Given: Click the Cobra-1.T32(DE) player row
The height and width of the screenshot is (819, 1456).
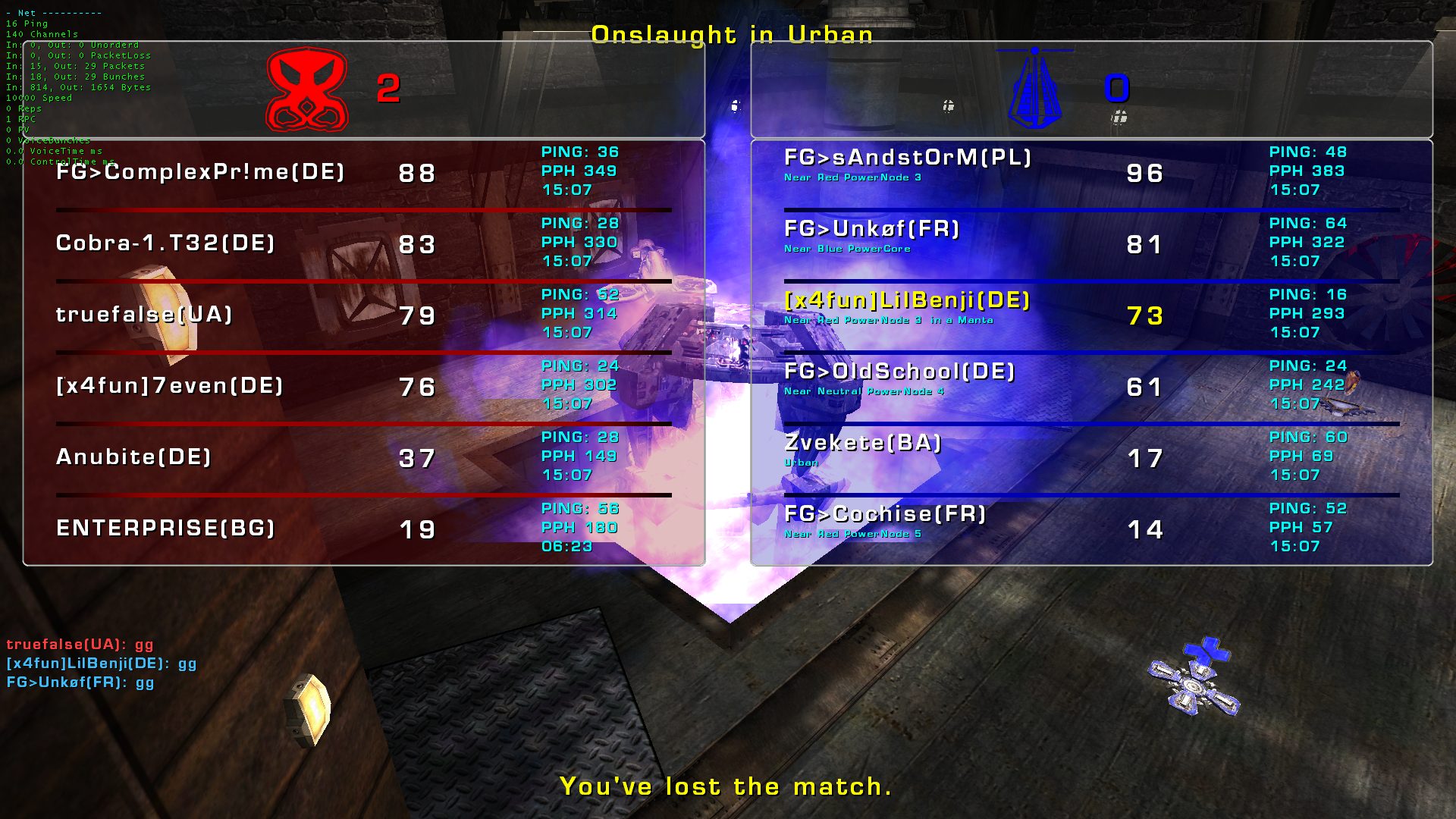Looking at the screenshot, I should pyautogui.click(x=165, y=243).
